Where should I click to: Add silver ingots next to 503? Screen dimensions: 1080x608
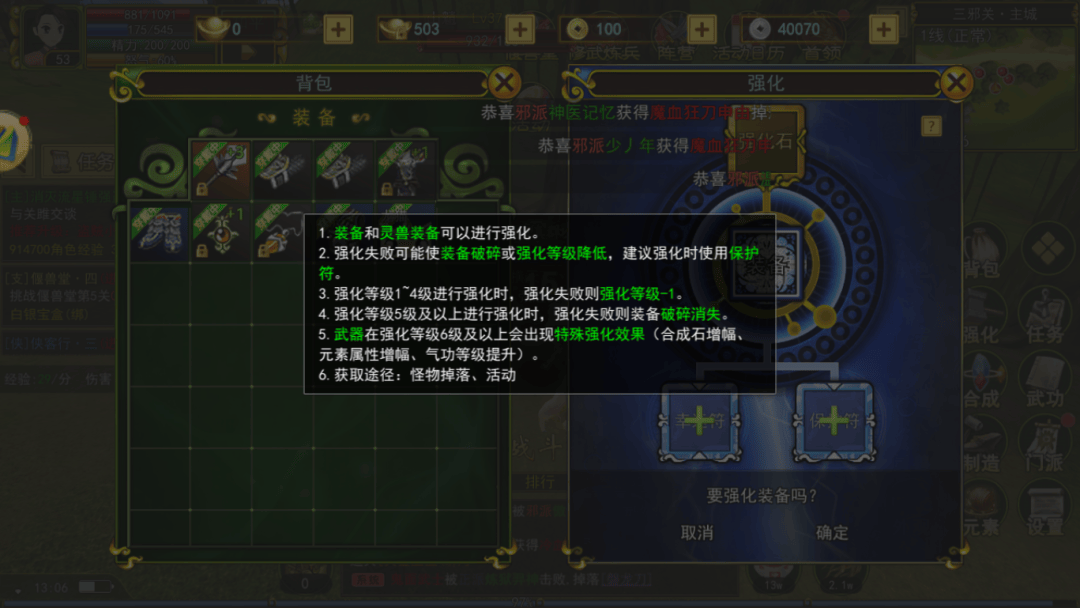(x=519, y=29)
